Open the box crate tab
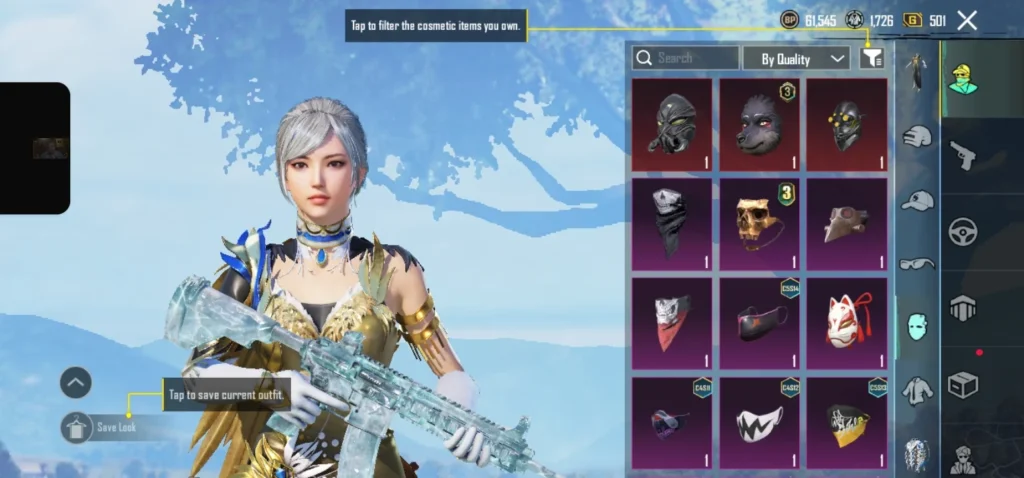The height and width of the screenshot is (478, 1024). pos(963,385)
